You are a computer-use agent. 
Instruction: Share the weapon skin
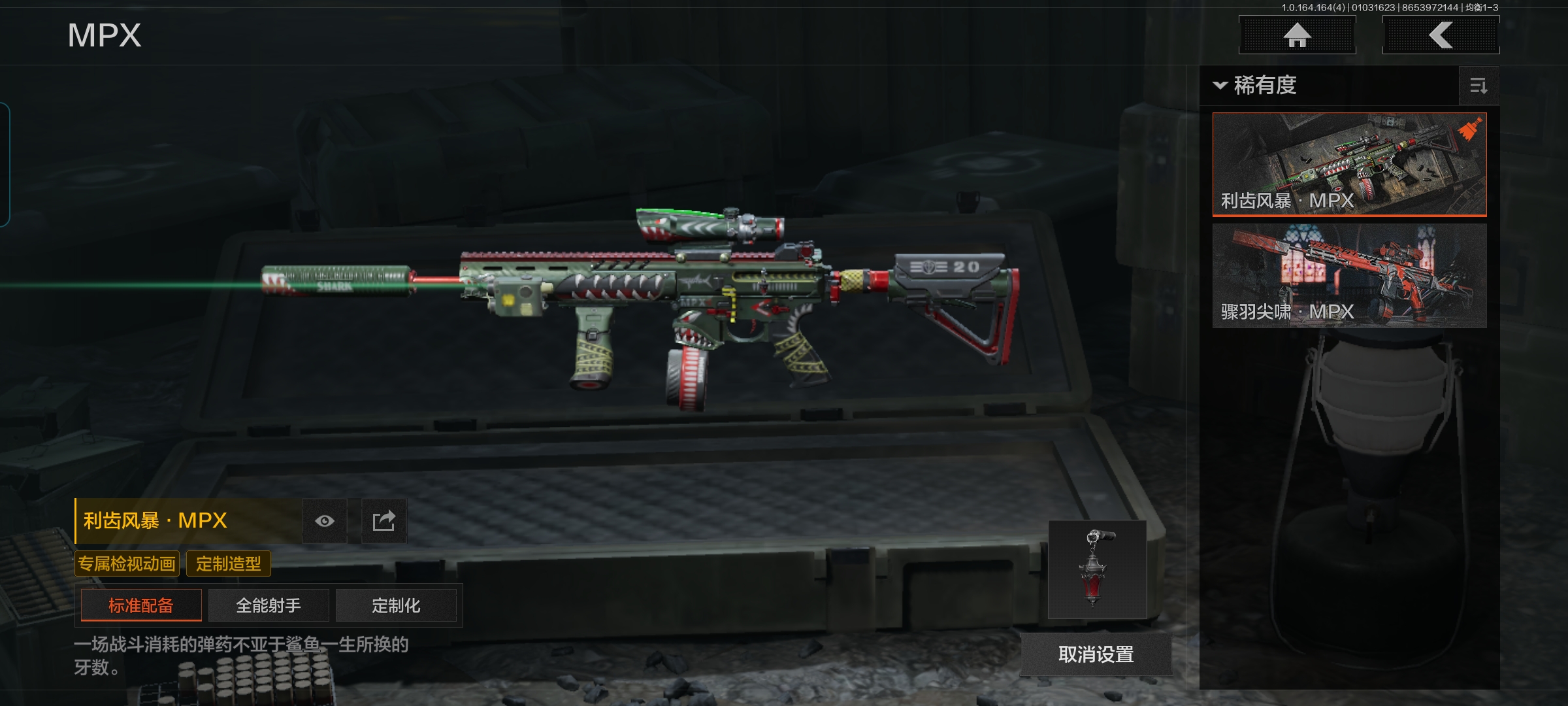tap(384, 521)
